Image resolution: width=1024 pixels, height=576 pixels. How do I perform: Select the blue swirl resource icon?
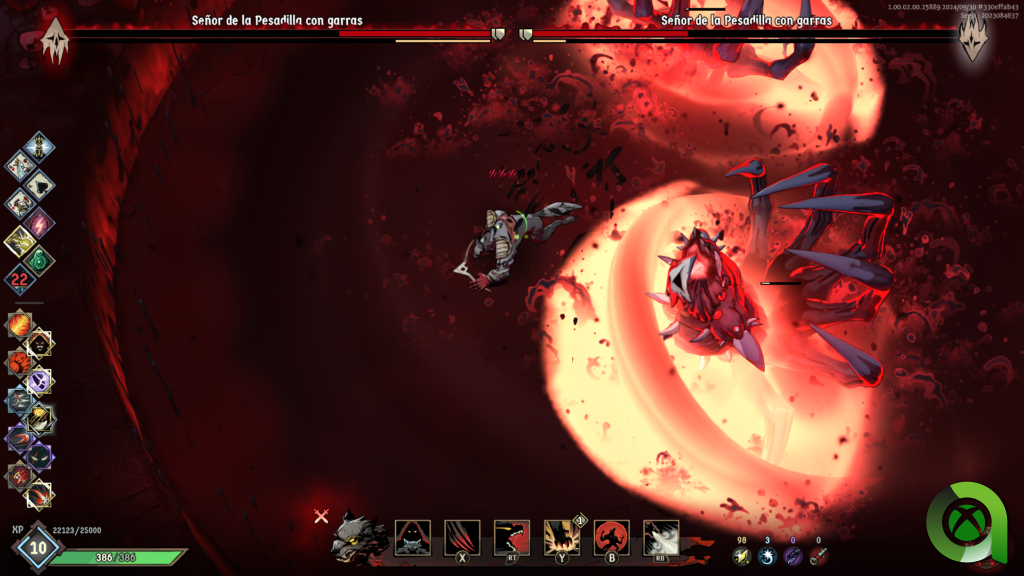click(767, 556)
